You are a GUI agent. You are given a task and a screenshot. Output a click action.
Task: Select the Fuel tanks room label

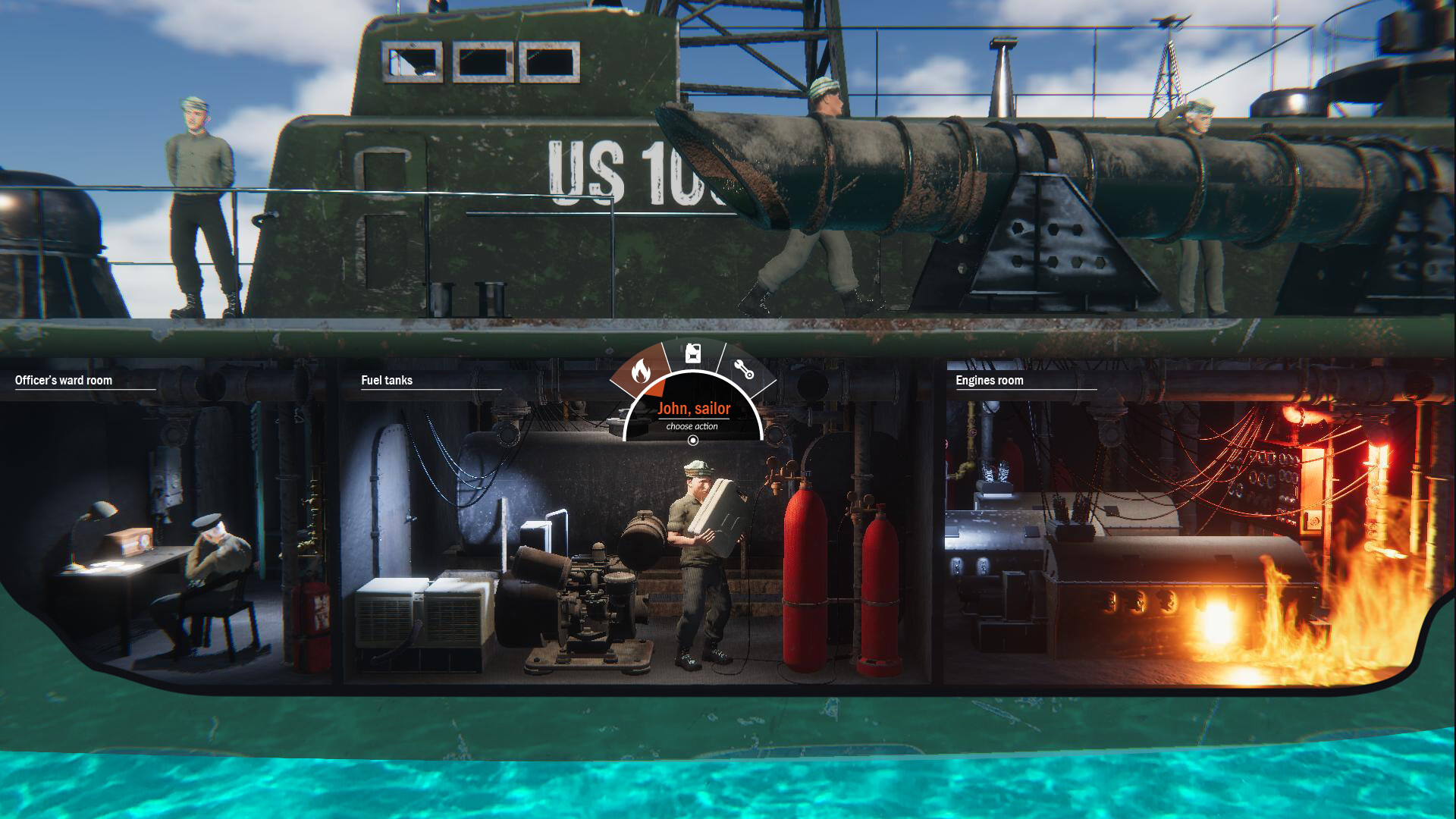pyautogui.click(x=387, y=381)
